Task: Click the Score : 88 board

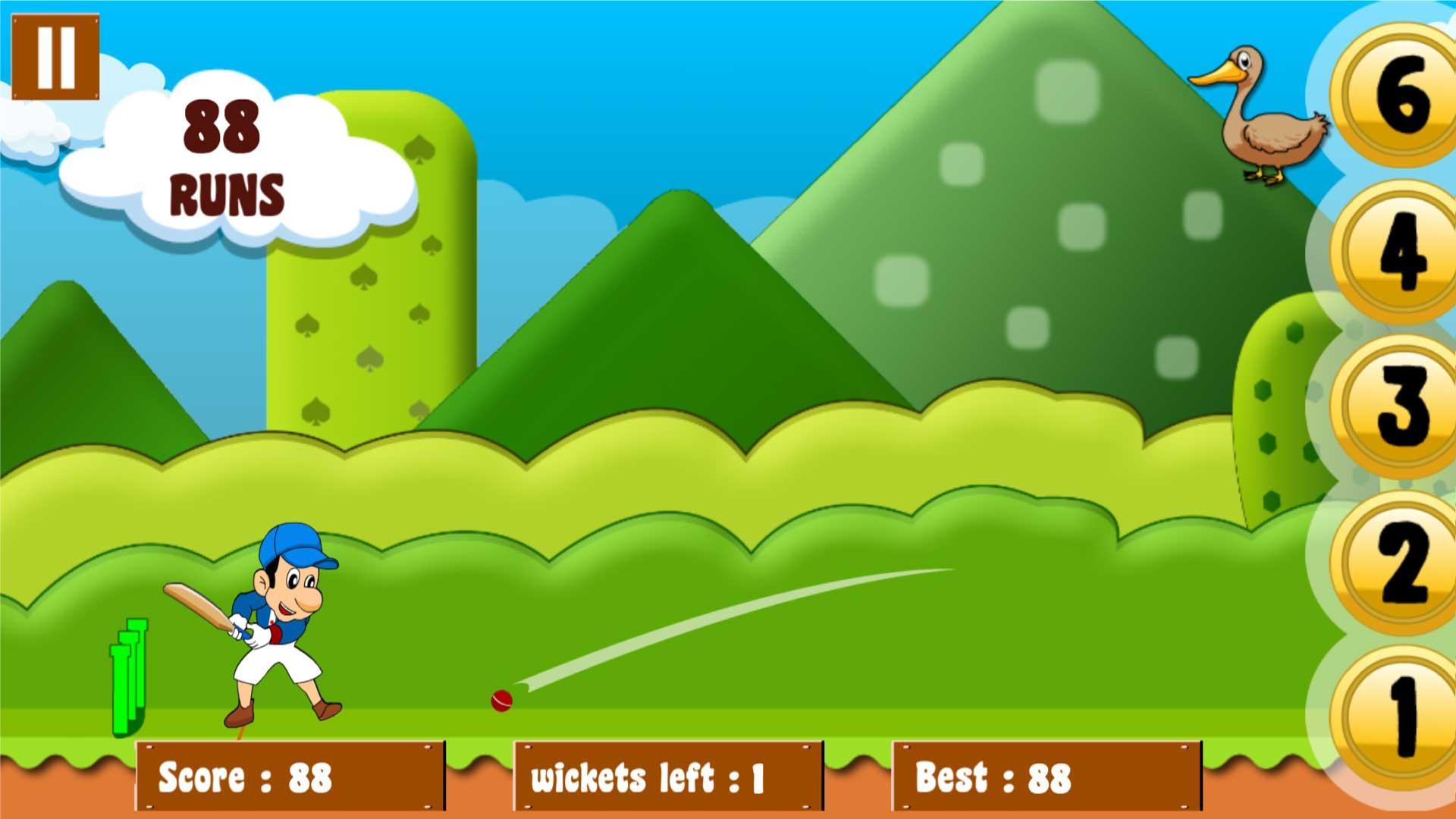Action: pyautogui.click(x=288, y=777)
